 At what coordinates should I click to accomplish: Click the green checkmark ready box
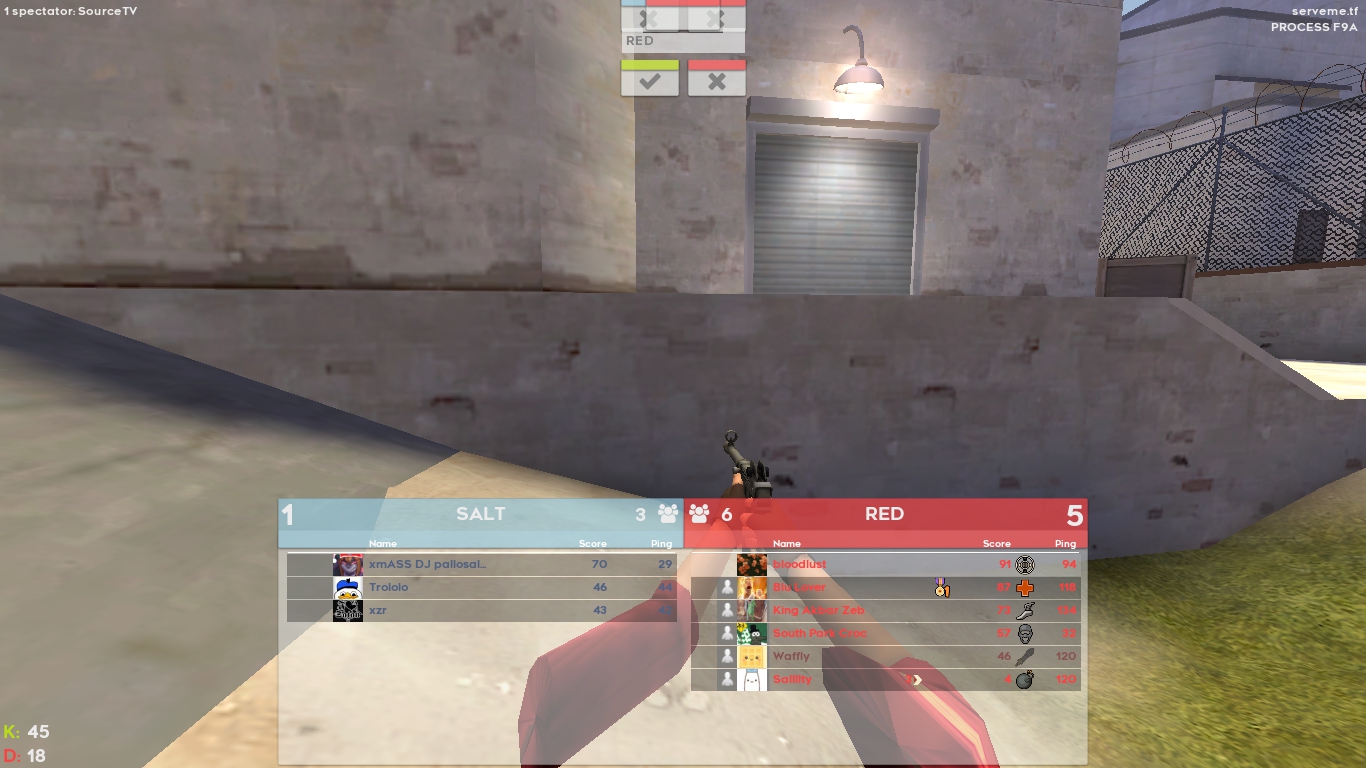tap(650, 79)
